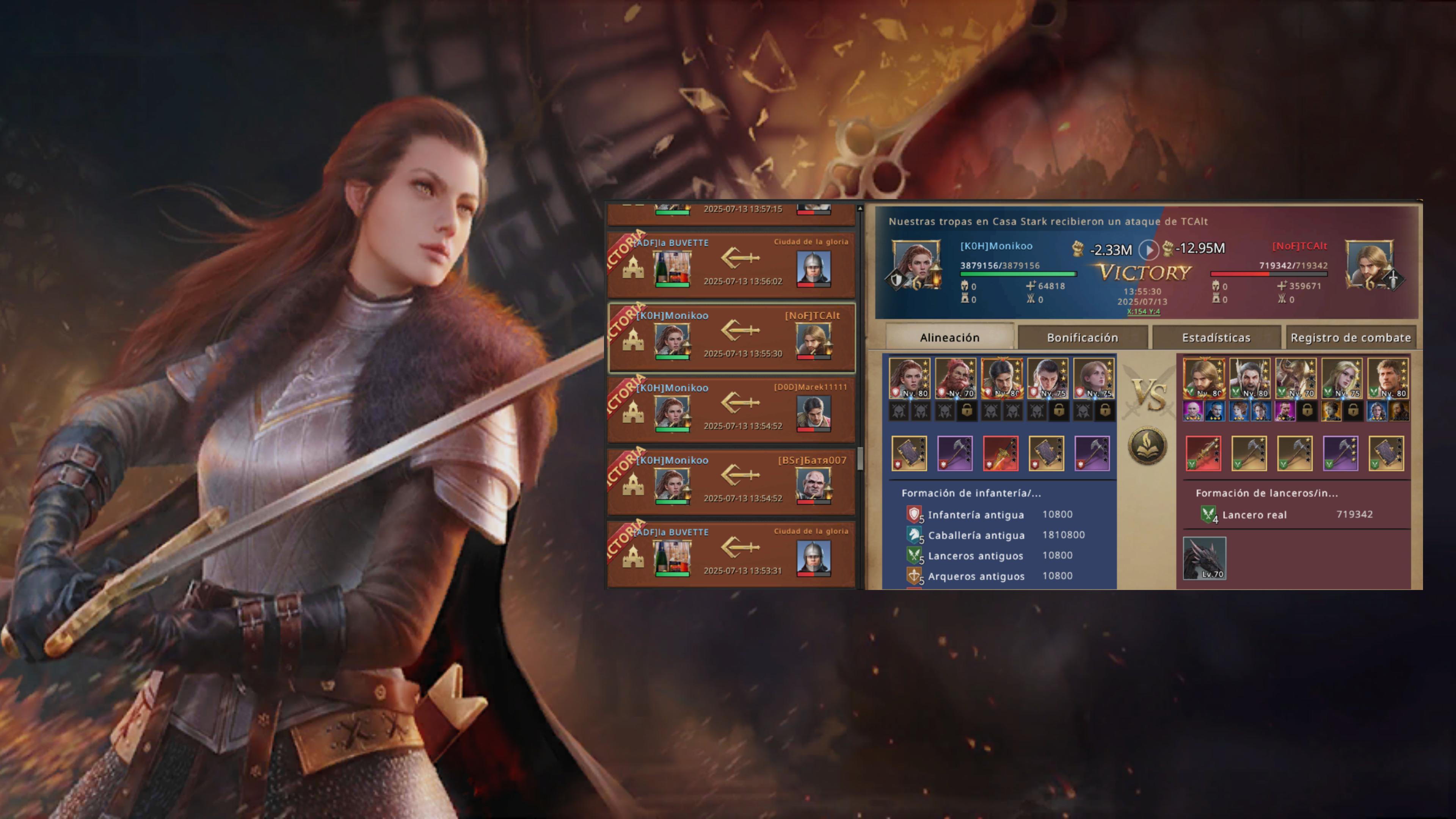Show the Estadísticas tab

coord(1216,337)
